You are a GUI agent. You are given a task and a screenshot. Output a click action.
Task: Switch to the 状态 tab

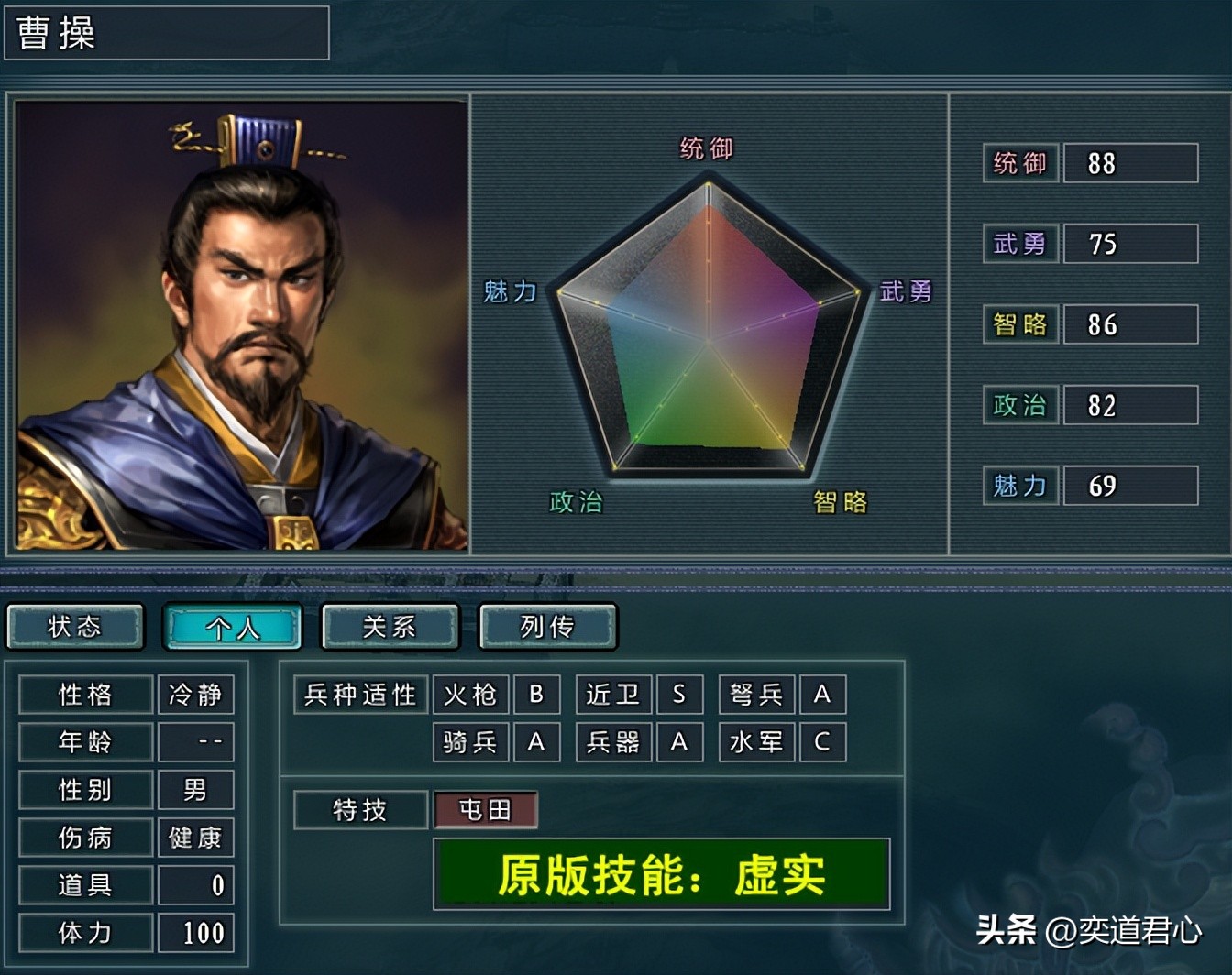point(75,627)
